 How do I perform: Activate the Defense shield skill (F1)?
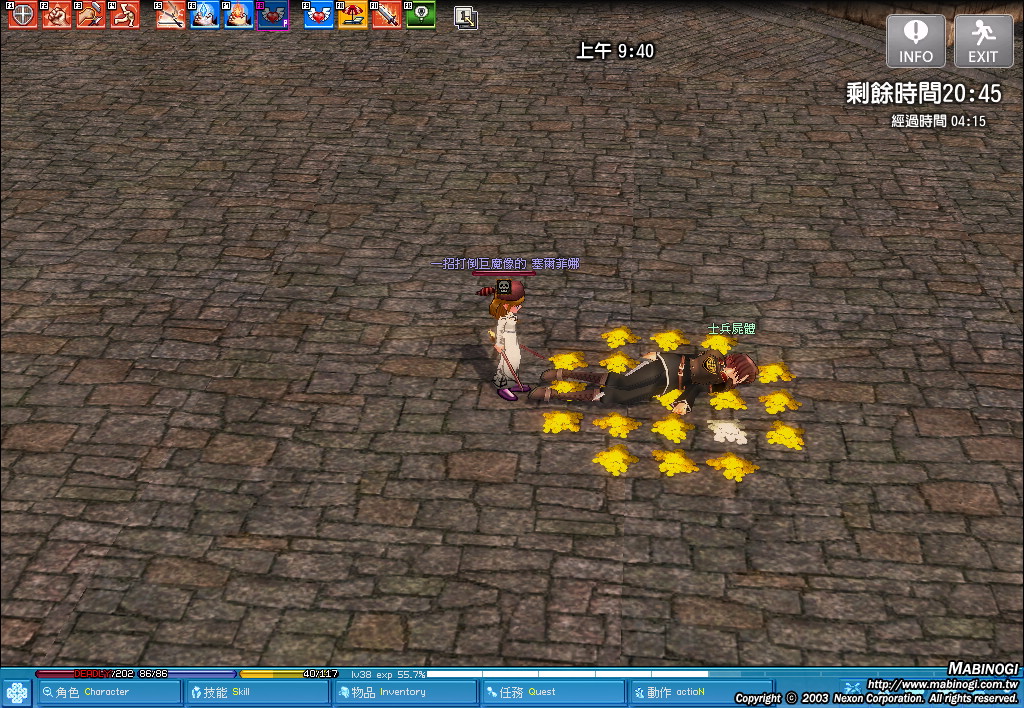click(22, 15)
